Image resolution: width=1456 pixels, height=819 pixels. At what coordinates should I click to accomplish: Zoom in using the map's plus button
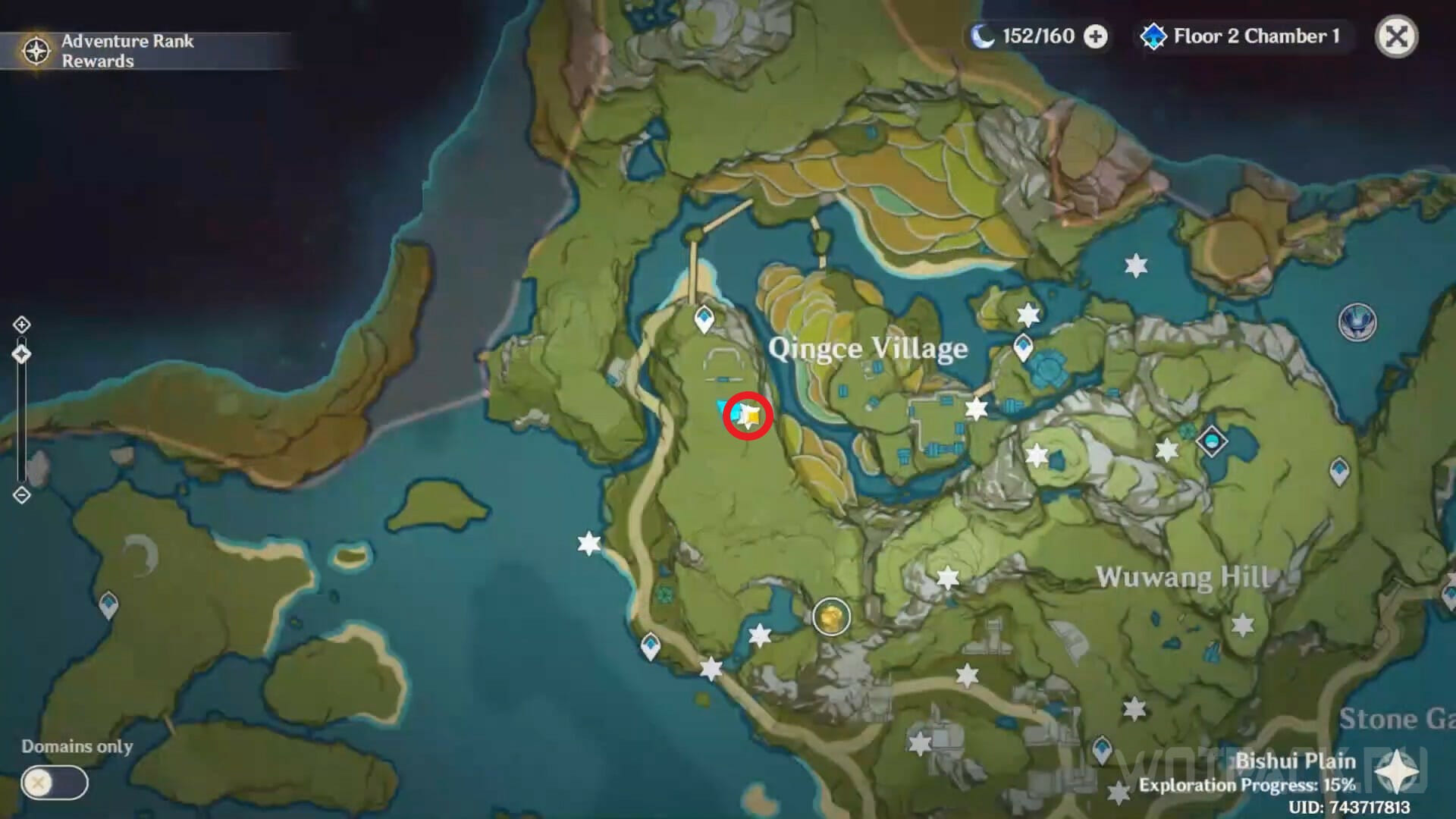click(21, 325)
